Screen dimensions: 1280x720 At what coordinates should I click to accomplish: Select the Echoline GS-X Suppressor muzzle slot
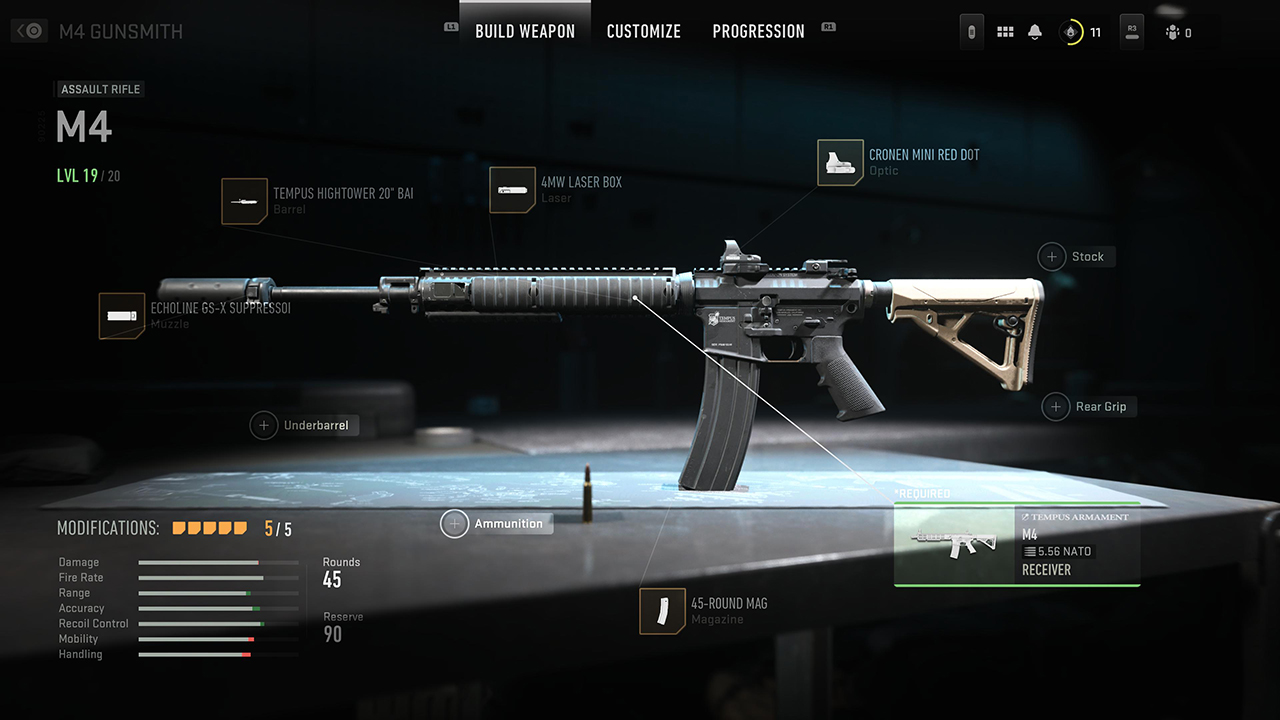click(122, 316)
